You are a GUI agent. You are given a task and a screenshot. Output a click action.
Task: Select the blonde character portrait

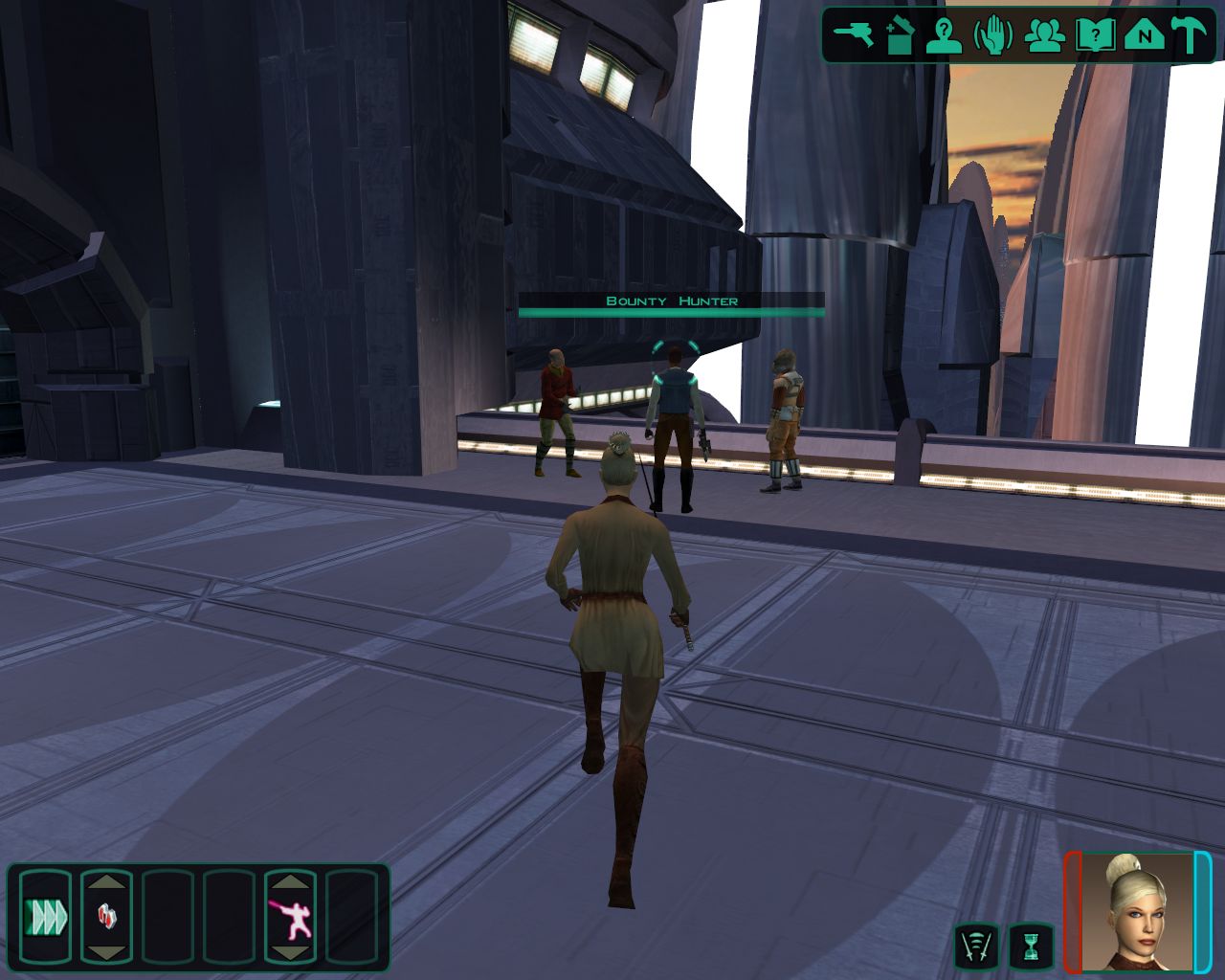click(1137, 910)
